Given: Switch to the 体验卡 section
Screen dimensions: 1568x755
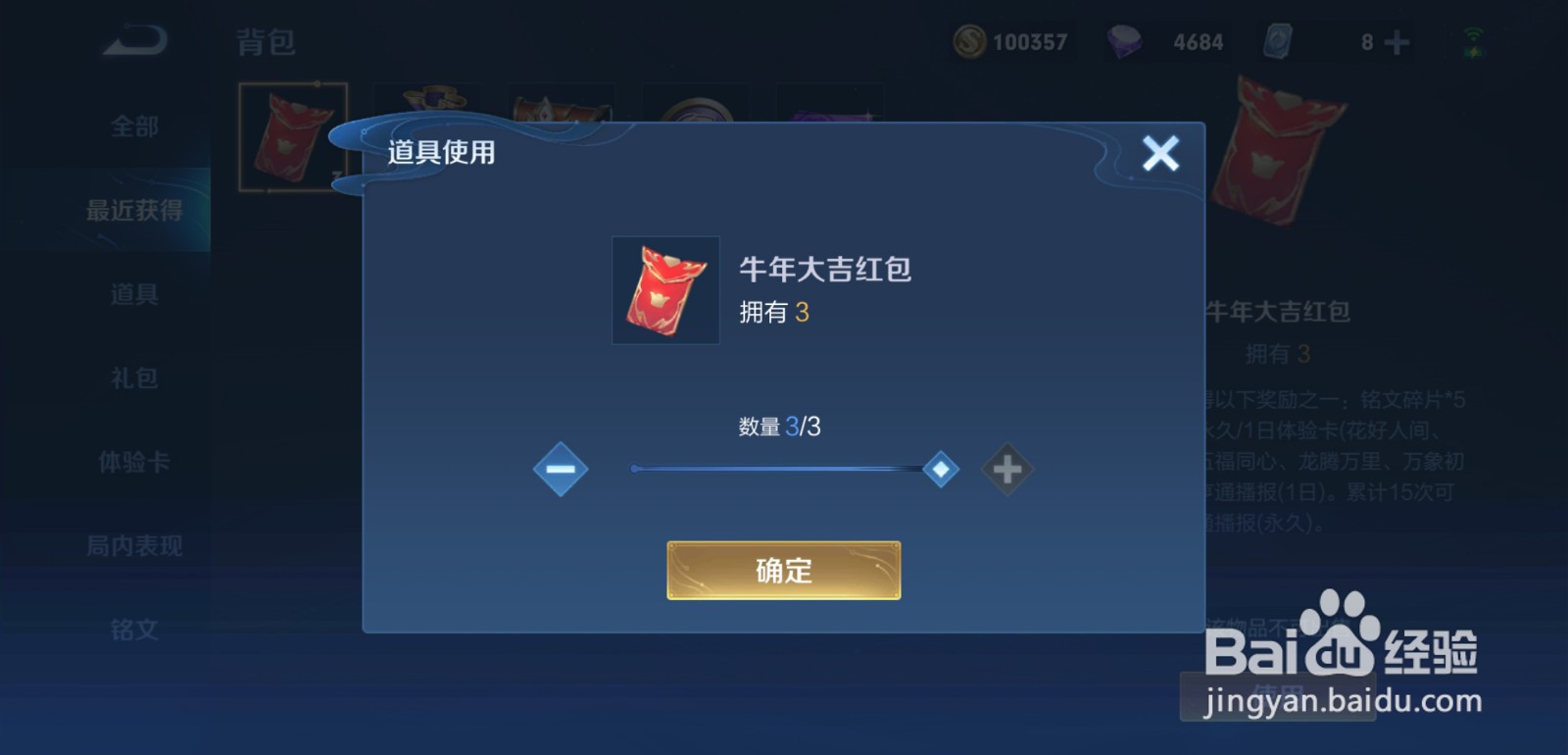Looking at the screenshot, I should pyautogui.click(x=132, y=462).
